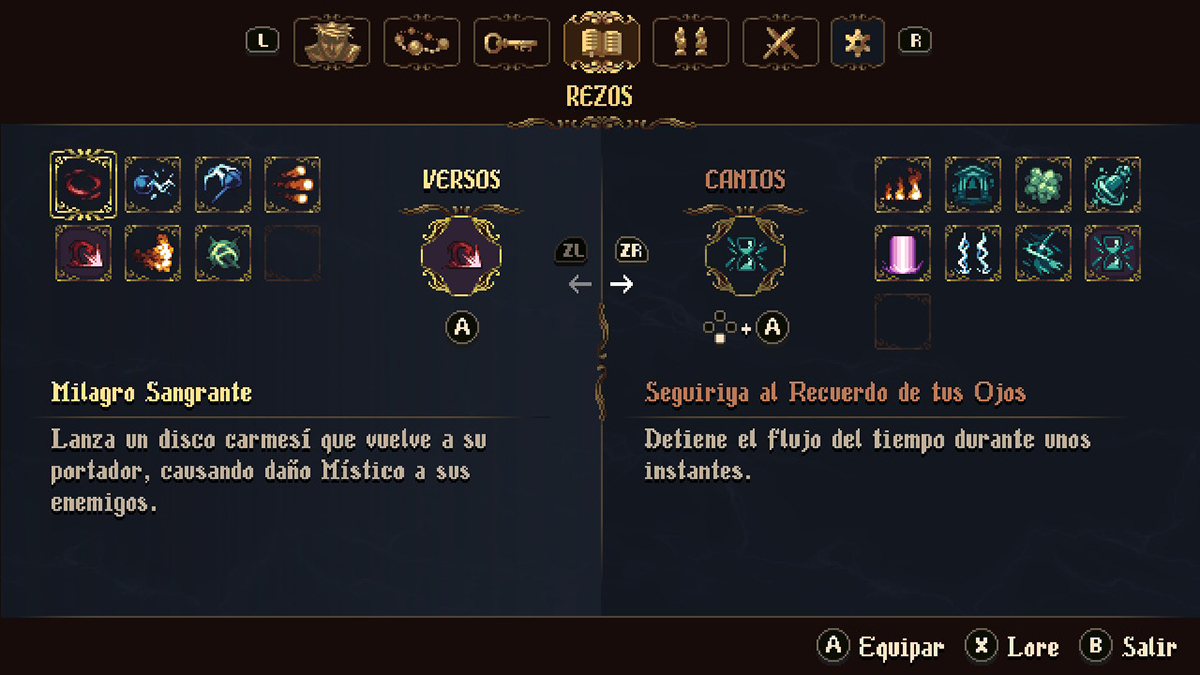Open the key items tab

click(511, 43)
